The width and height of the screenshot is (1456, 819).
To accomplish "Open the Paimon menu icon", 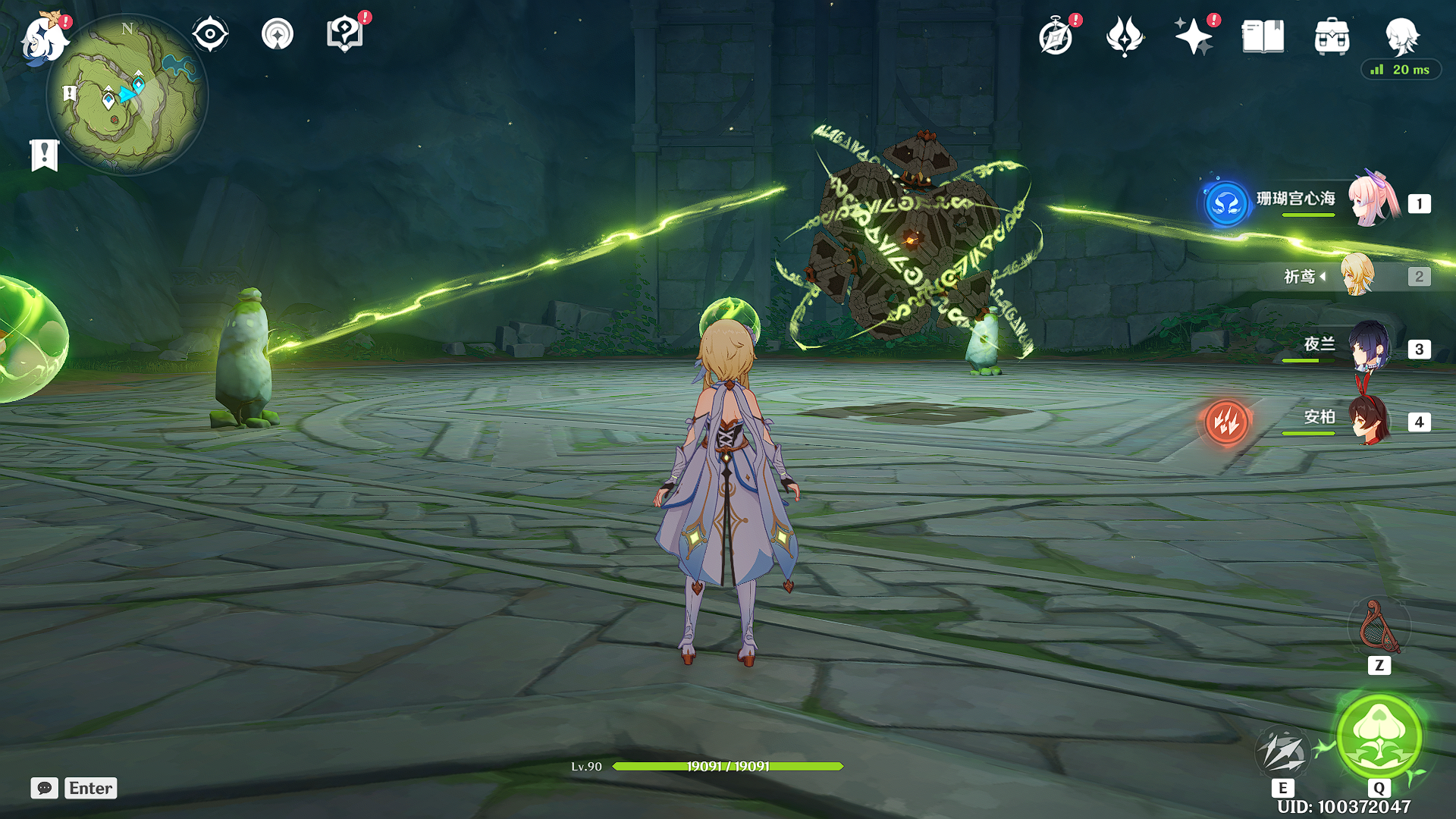I will (42, 38).
